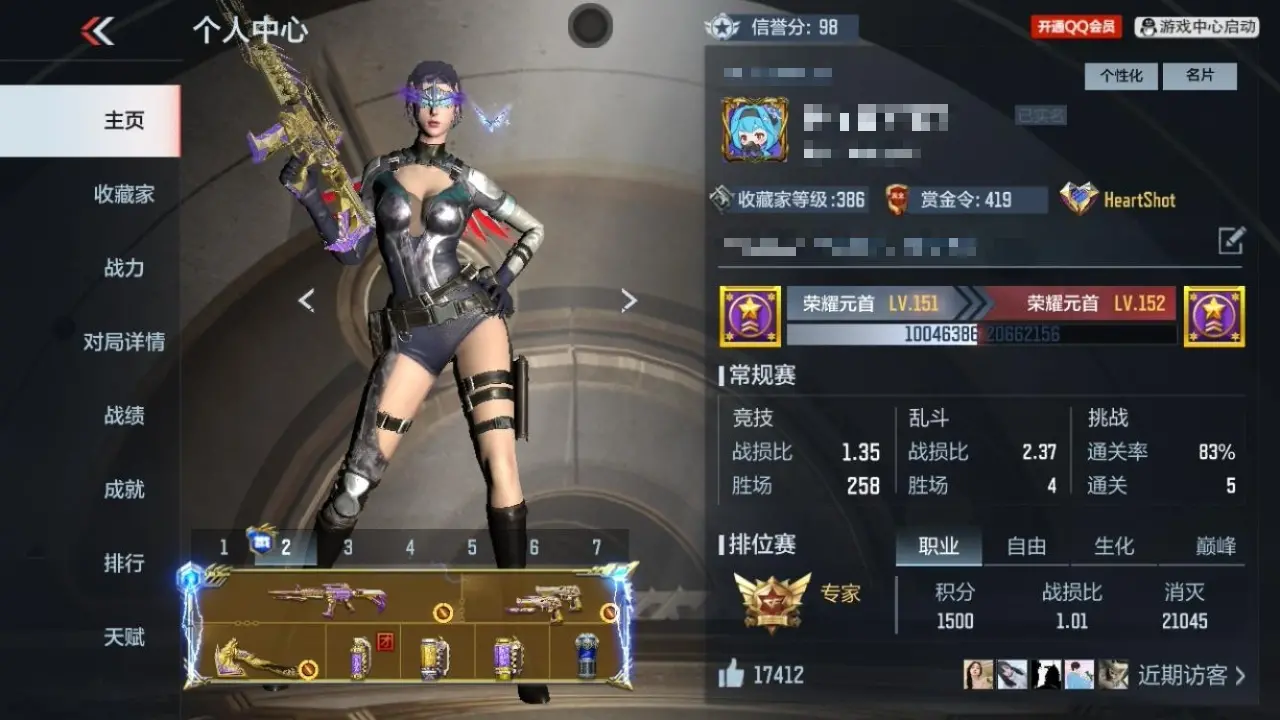
Task: Tap the 开通QQ会员 button
Action: coord(1076,27)
